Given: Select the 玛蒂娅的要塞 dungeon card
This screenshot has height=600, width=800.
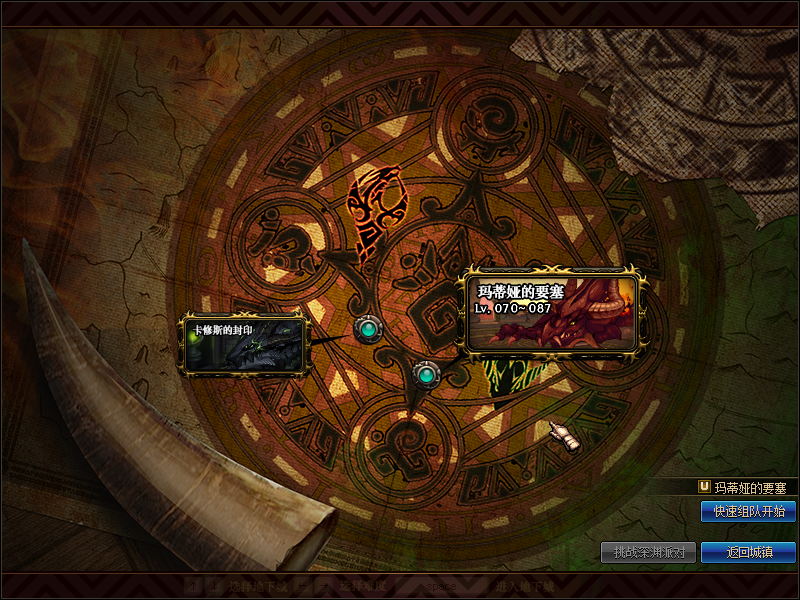Looking at the screenshot, I should 556,313.
